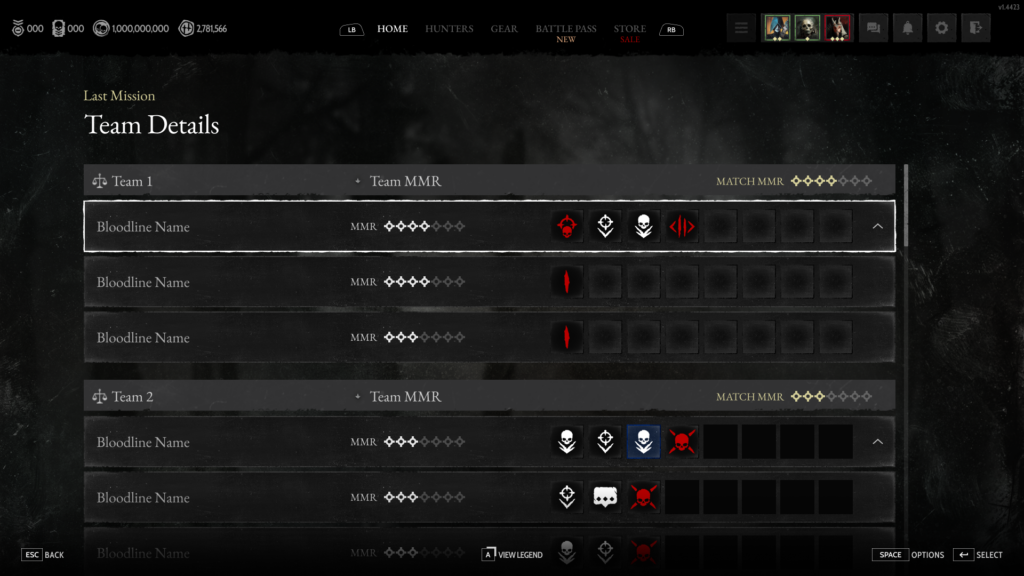Click the speech bubble icon in Team 2
The height and width of the screenshot is (576, 1024).
pos(605,497)
